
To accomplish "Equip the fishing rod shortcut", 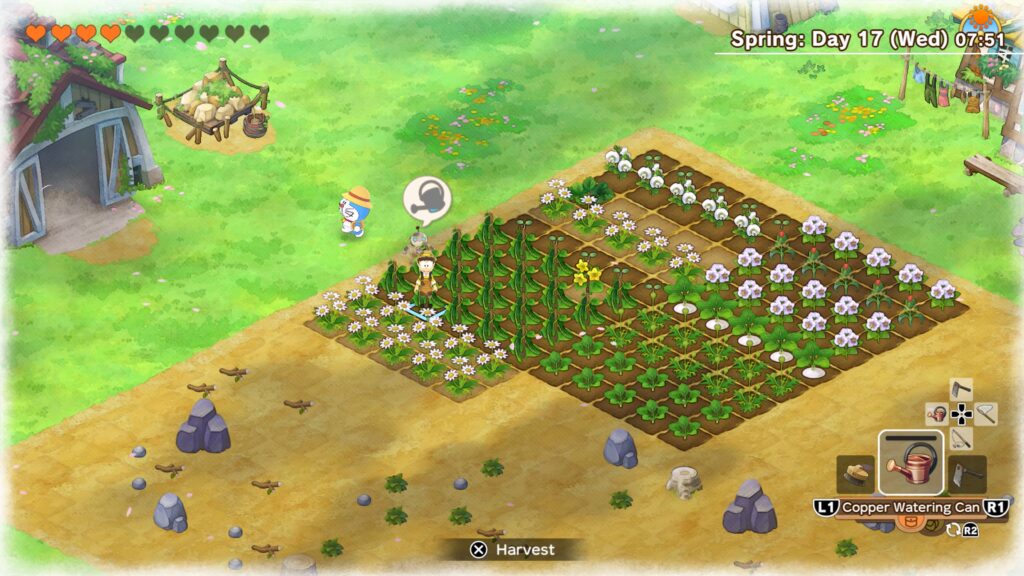I will (x=961, y=438).
